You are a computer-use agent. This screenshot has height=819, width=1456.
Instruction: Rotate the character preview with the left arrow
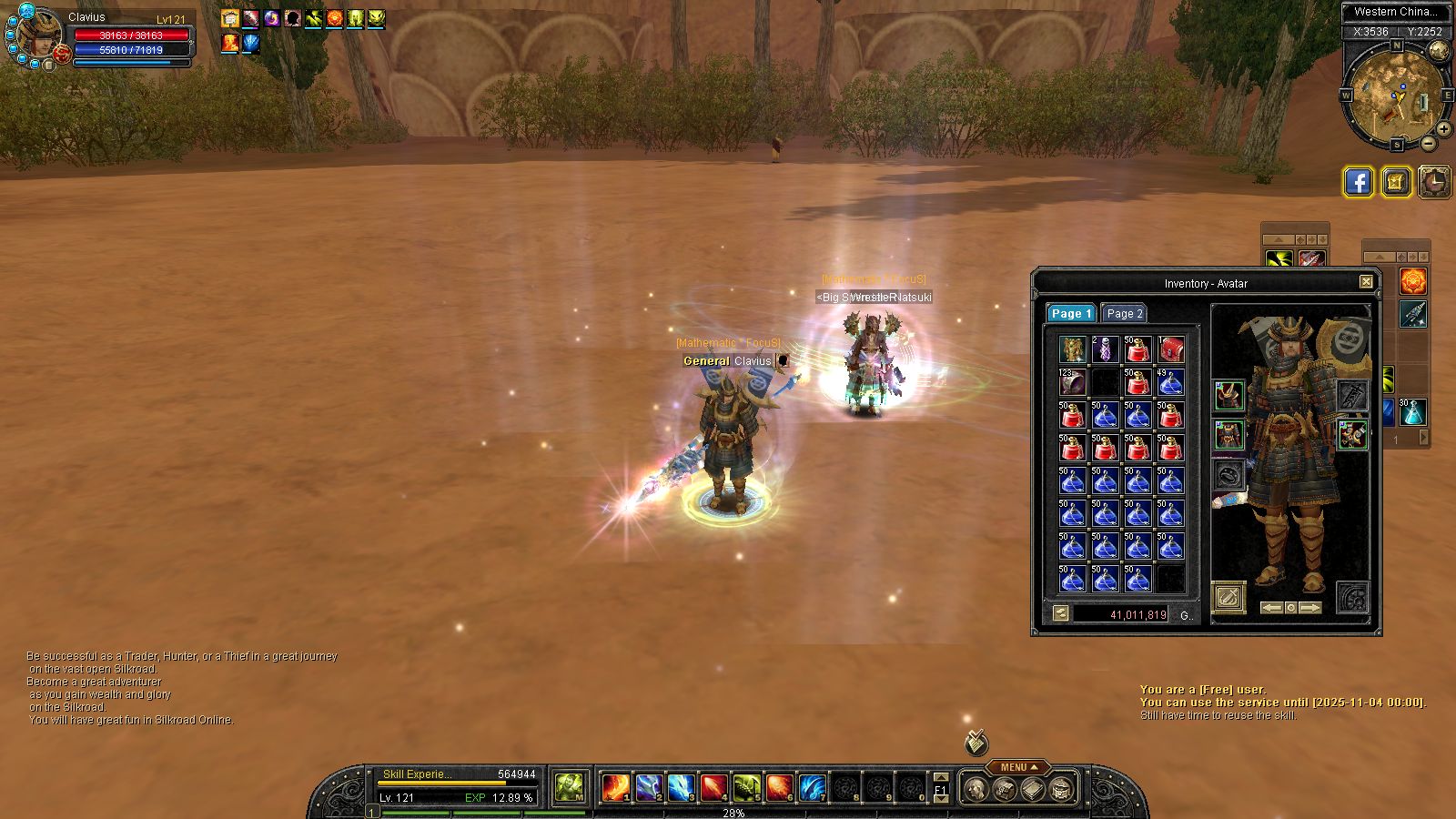(x=1271, y=607)
